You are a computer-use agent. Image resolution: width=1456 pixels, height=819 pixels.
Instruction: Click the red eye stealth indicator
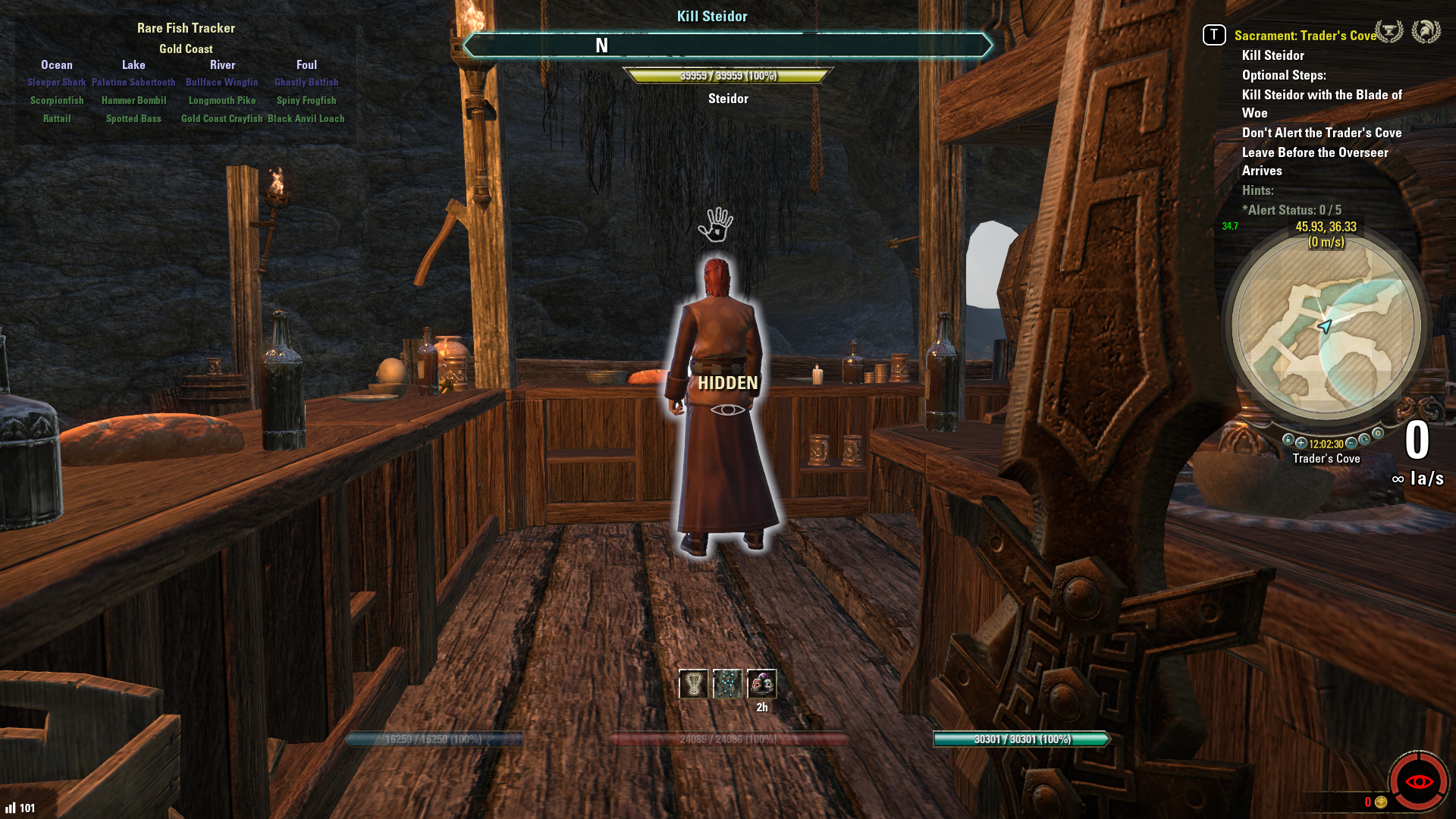pyautogui.click(x=1418, y=781)
